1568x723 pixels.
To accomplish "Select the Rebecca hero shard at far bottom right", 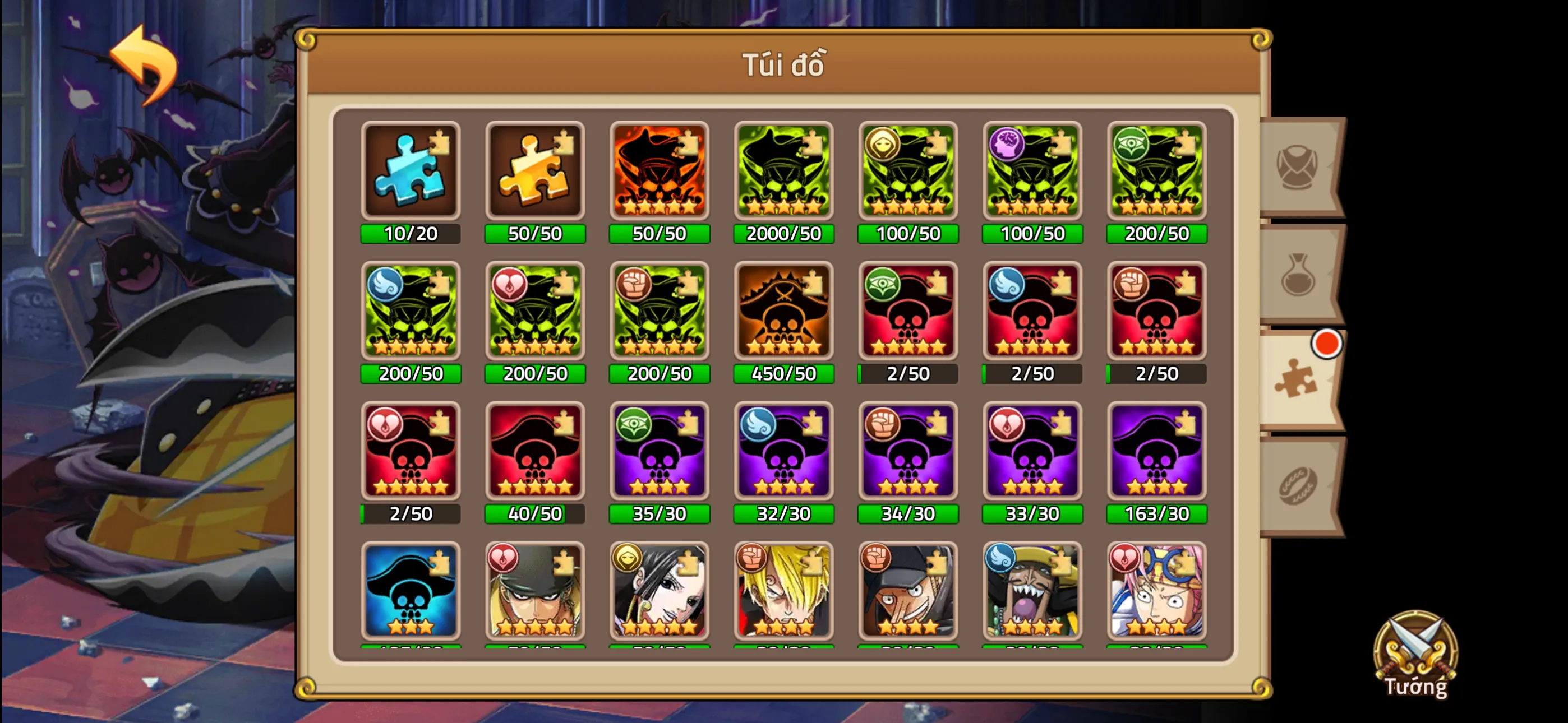I will [1156, 590].
